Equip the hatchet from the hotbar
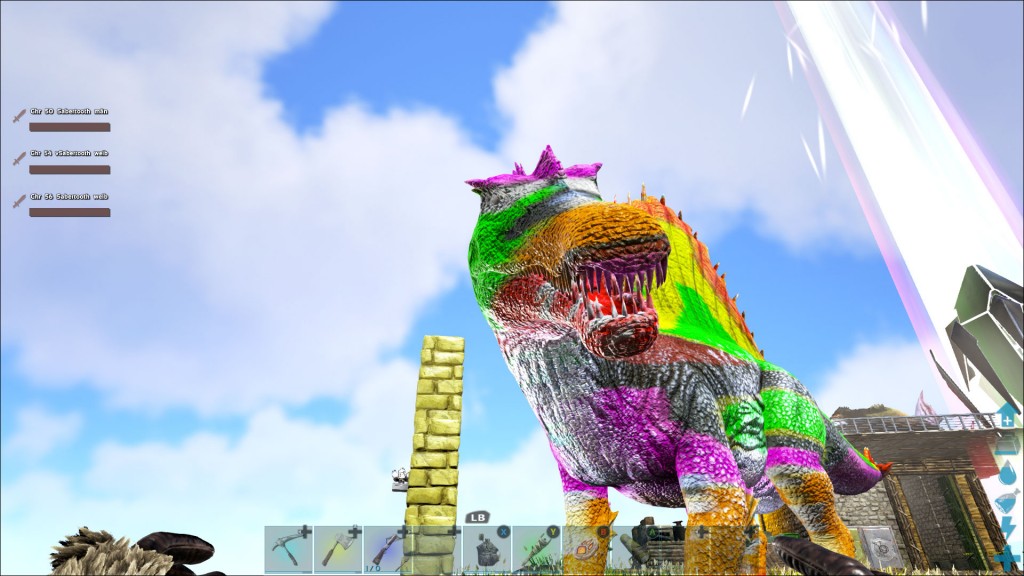This screenshot has height=576, width=1024. pos(338,548)
